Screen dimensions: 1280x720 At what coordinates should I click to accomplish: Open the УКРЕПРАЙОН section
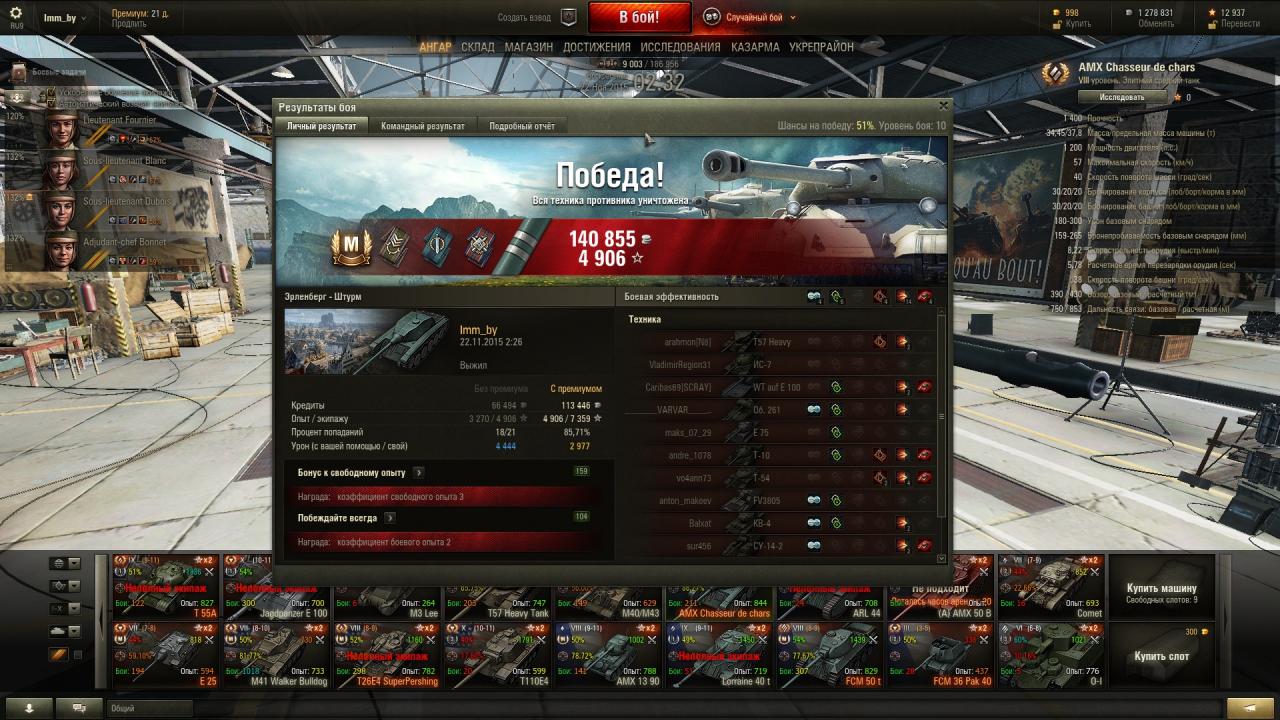[821, 47]
